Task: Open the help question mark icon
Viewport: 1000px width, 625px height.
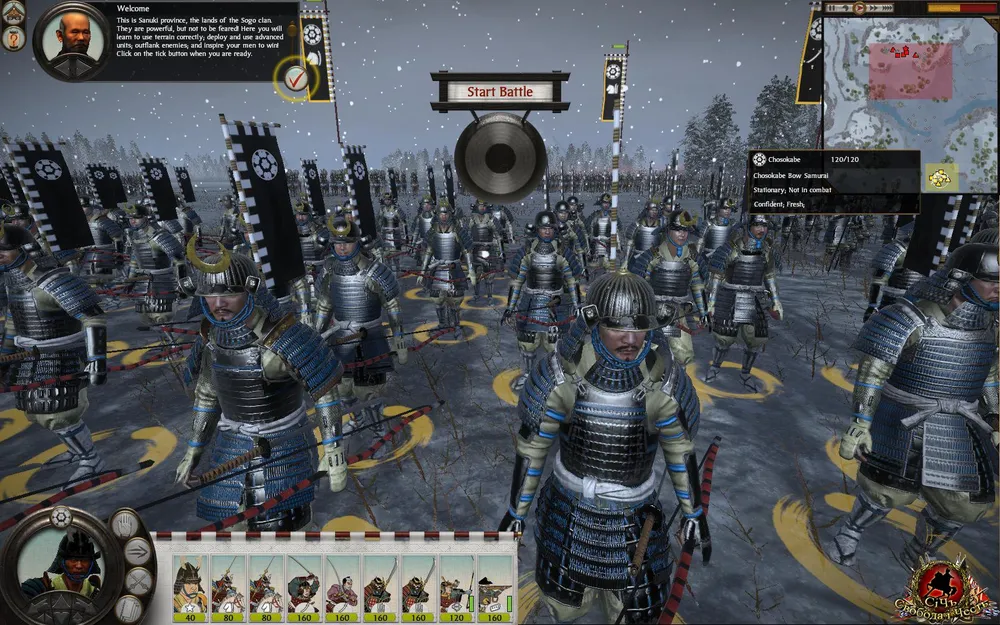Action: (15, 39)
